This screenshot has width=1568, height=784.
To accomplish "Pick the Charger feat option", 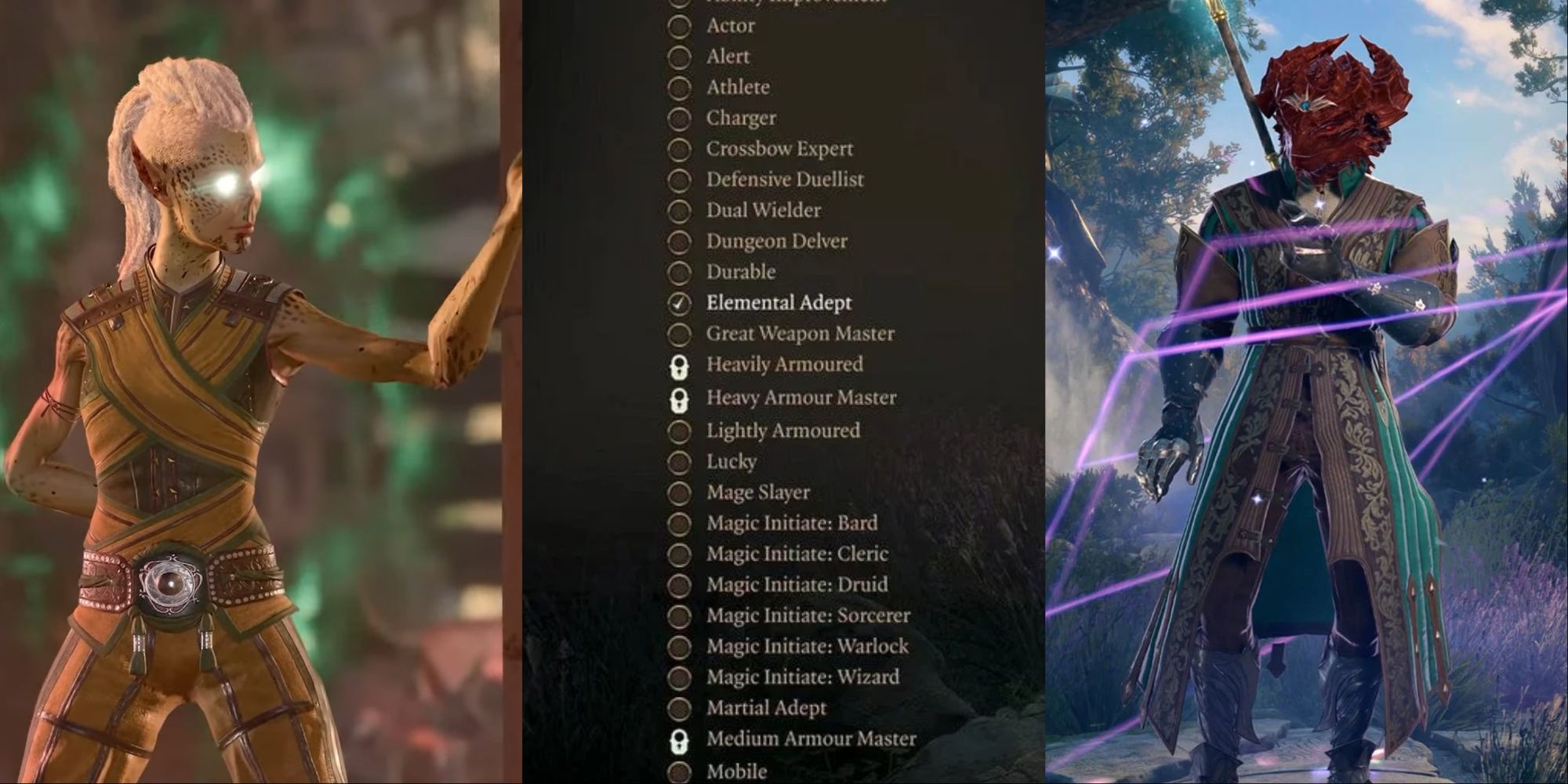I will (x=678, y=118).
